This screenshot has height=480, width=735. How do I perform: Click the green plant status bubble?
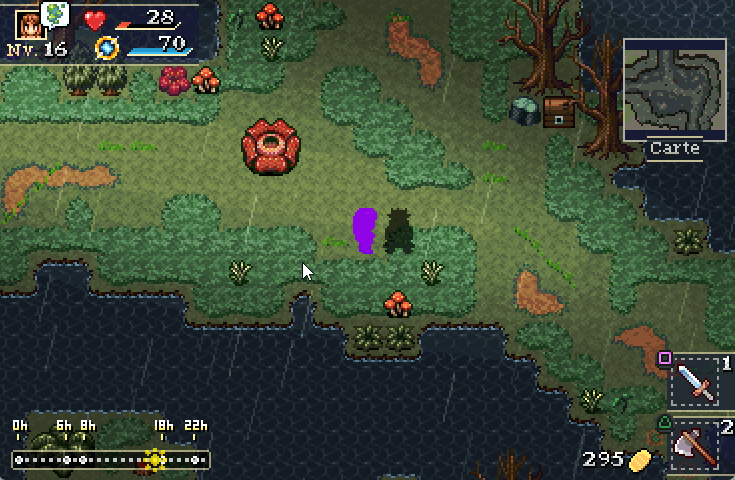coord(57,13)
